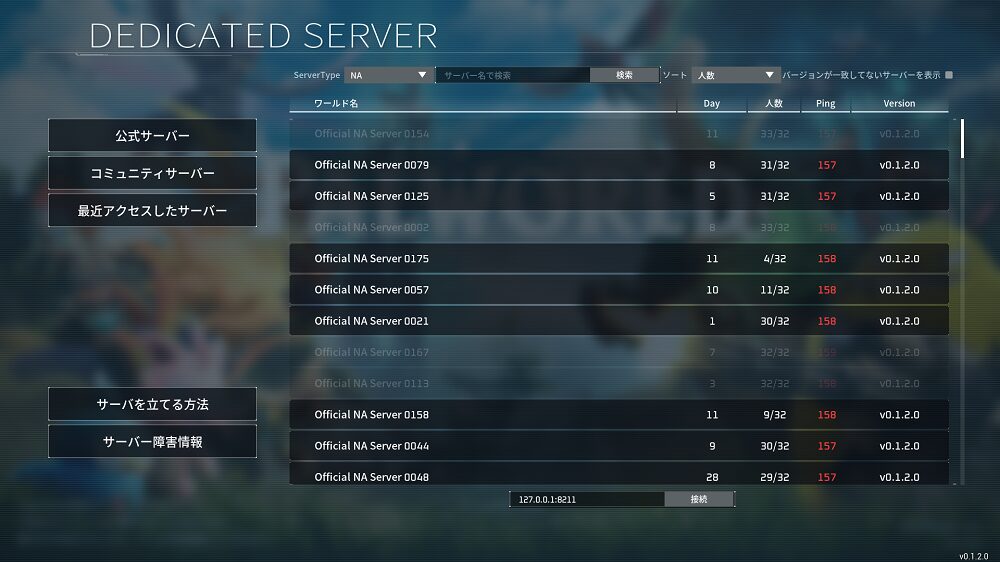Select Official NA Server 0044 row
This screenshot has height=562, width=1000.
click(x=618, y=446)
